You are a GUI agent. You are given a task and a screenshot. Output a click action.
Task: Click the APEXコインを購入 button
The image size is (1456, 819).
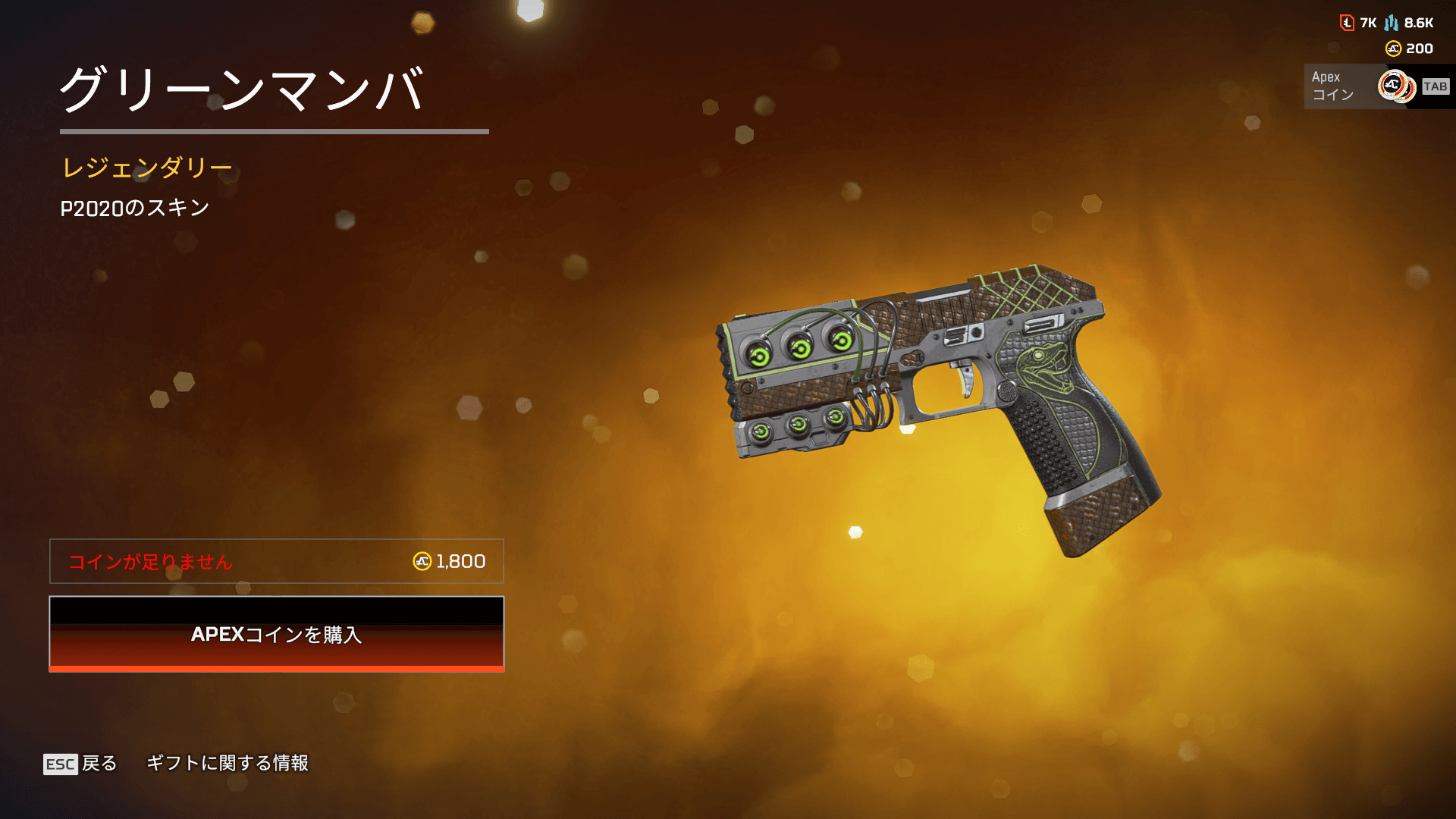[277, 634]
